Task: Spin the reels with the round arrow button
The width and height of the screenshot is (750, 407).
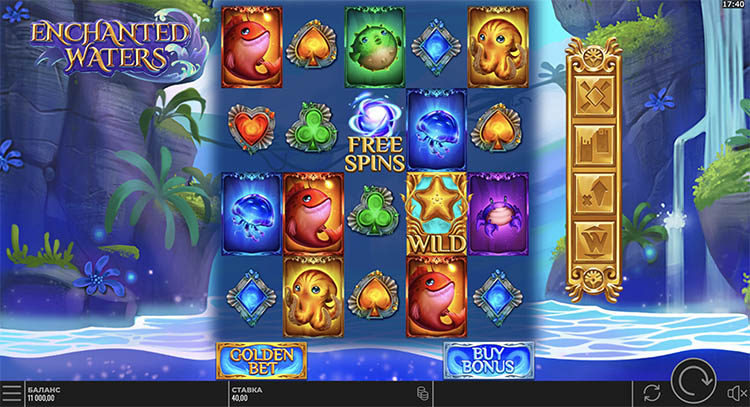Action: pyautogui.click(x=693, y=385)
